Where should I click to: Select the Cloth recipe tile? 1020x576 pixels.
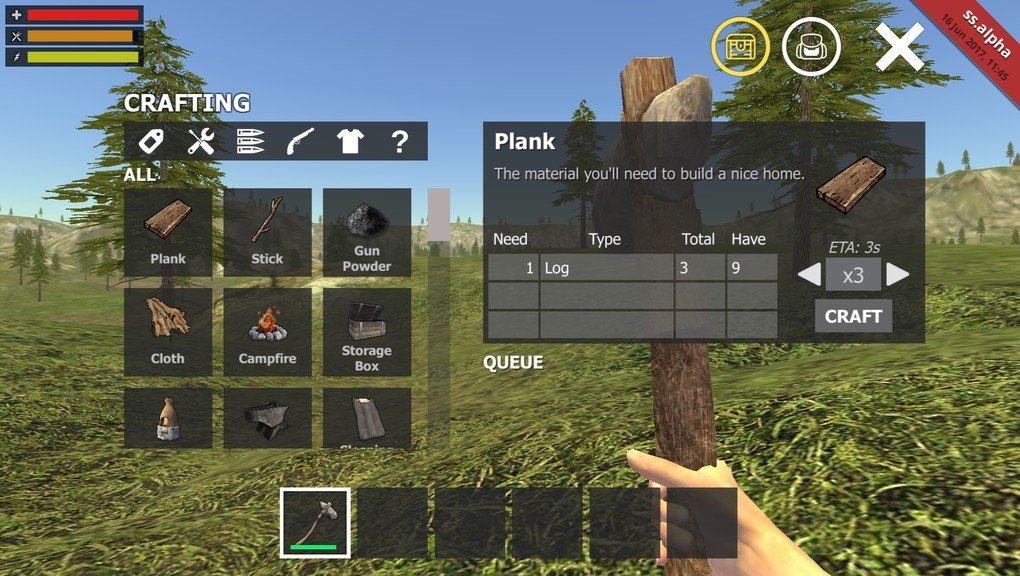[x=168, y=332]
